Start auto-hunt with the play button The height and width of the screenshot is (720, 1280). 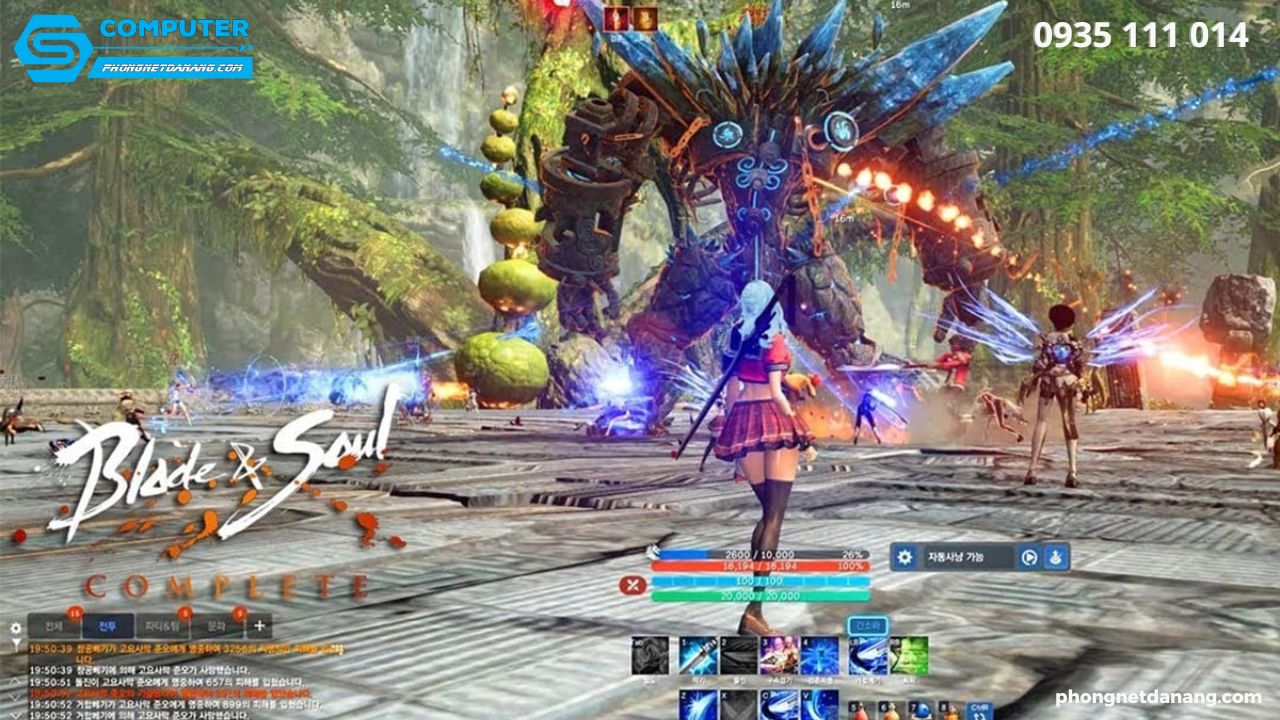pos(1028,557)
